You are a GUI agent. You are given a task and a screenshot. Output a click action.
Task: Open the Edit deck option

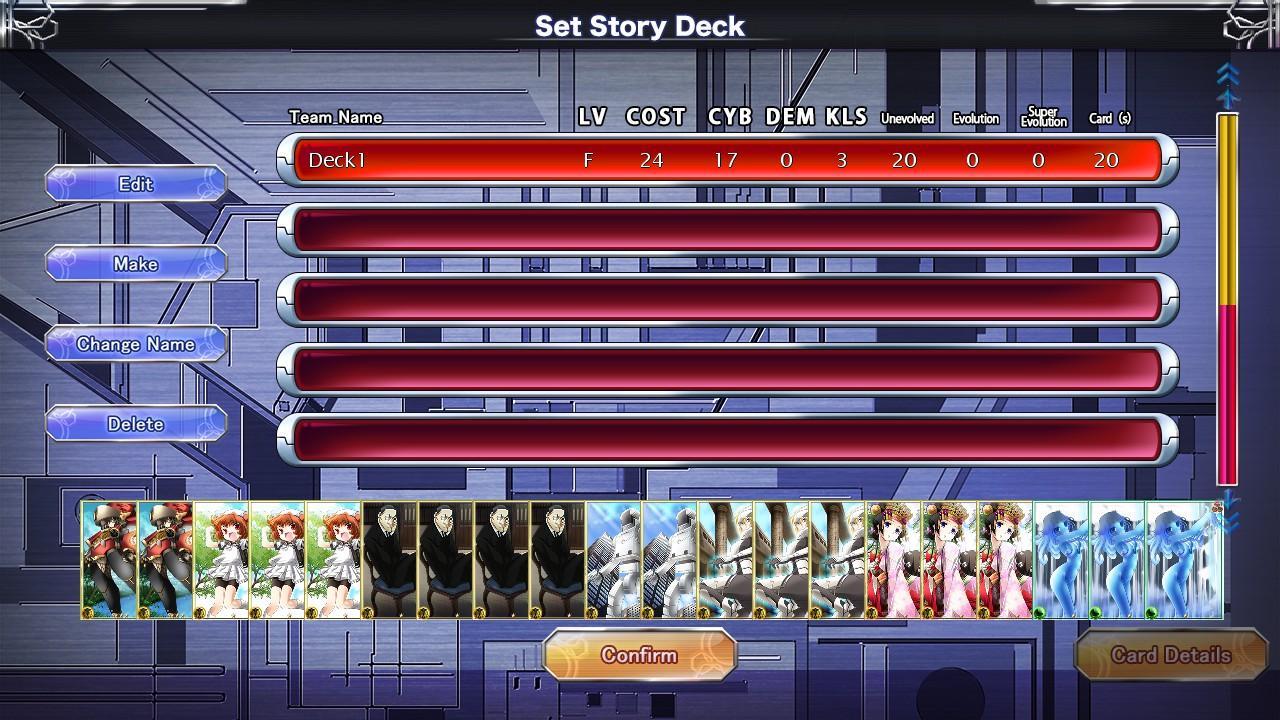pos(136,184)
